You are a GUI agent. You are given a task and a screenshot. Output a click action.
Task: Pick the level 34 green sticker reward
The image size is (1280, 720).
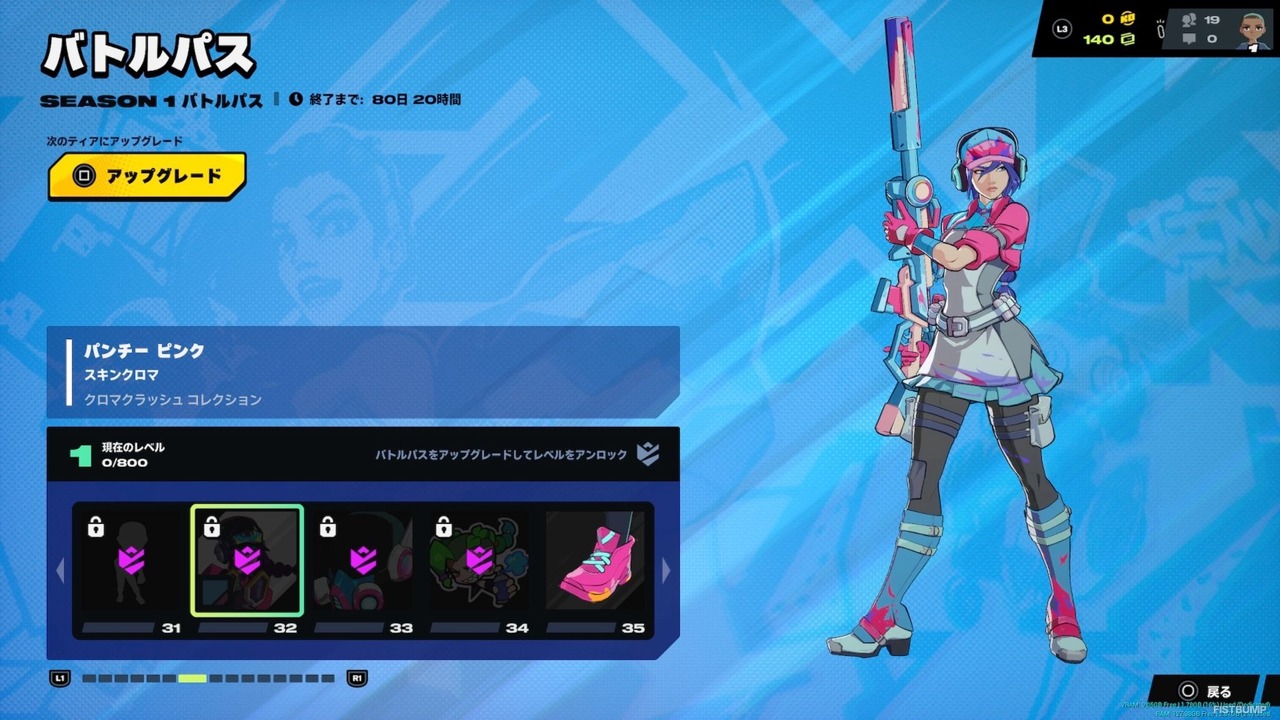coord(479,560)
